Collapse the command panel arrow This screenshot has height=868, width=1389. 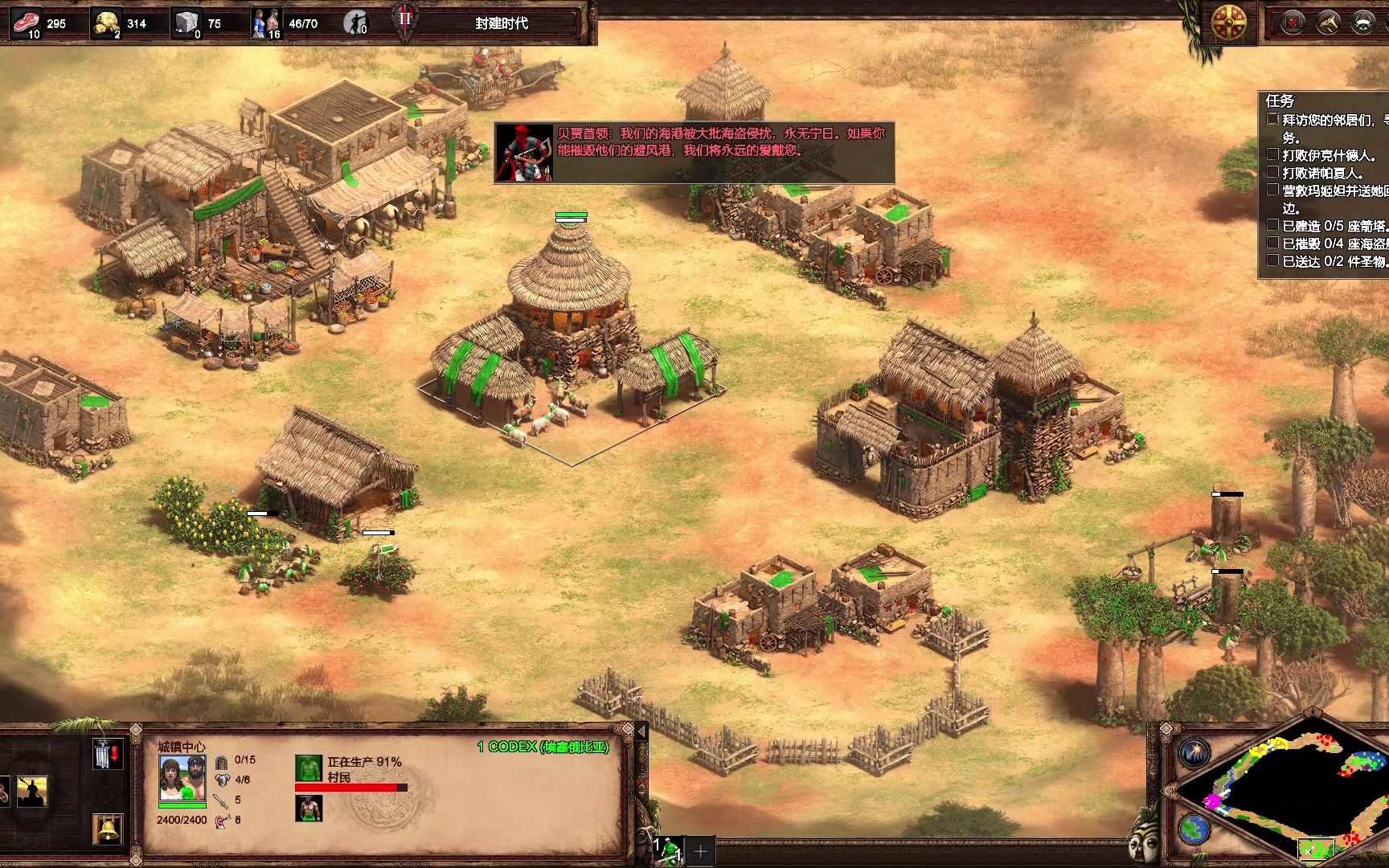click(641, 731)
